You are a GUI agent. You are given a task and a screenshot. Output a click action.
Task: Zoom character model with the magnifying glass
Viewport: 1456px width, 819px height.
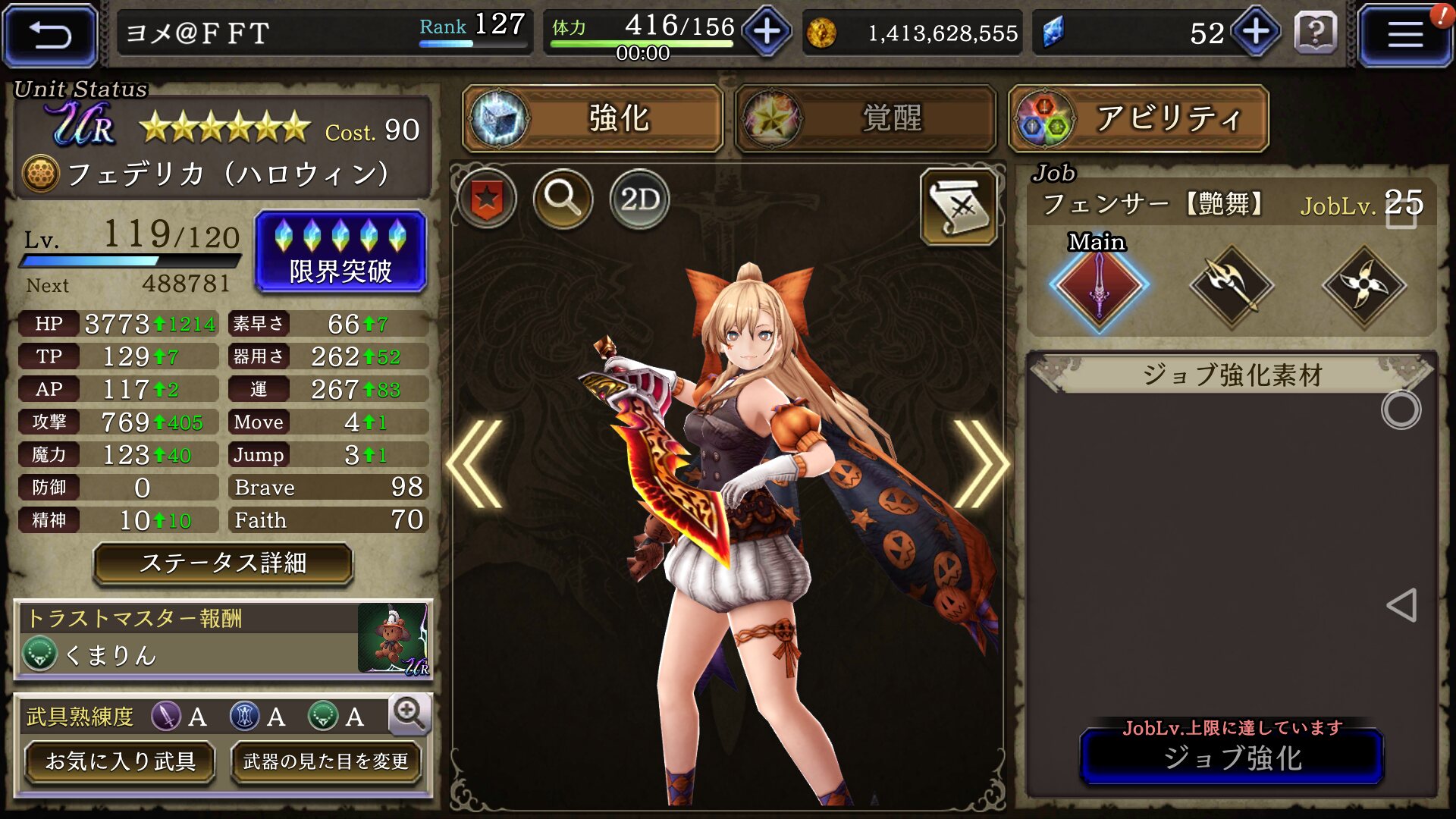563,199
